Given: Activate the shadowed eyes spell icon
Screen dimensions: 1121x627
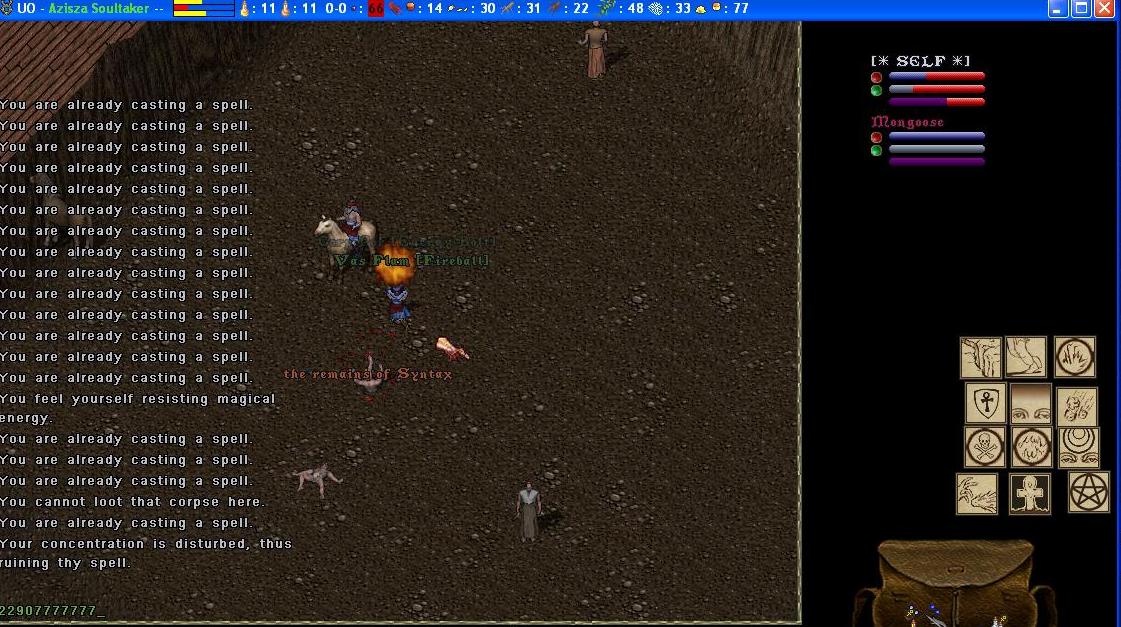Looking at the screenshot, I should tap(1031, 403).
